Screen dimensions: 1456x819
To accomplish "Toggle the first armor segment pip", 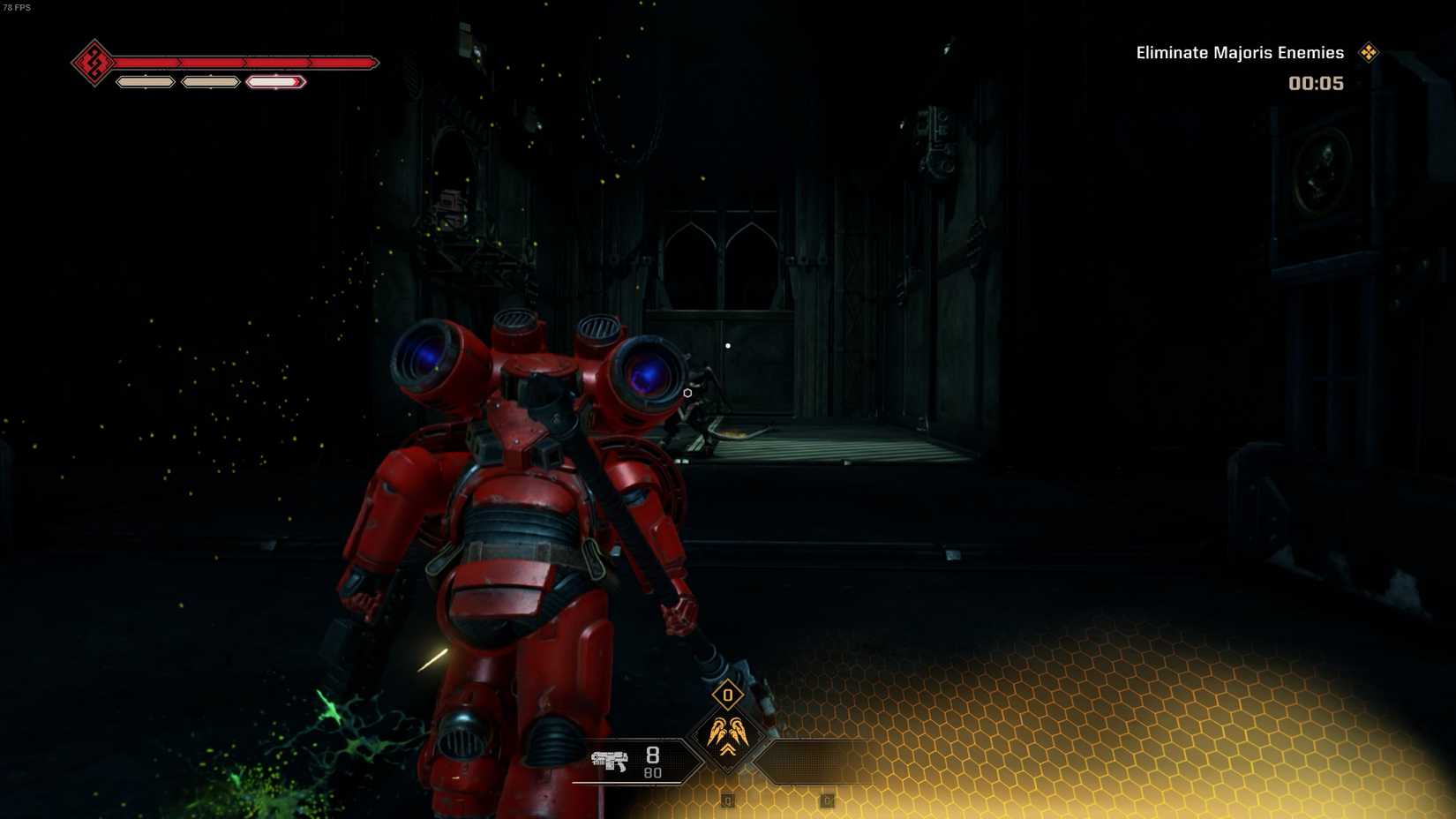I will [145, 81].
